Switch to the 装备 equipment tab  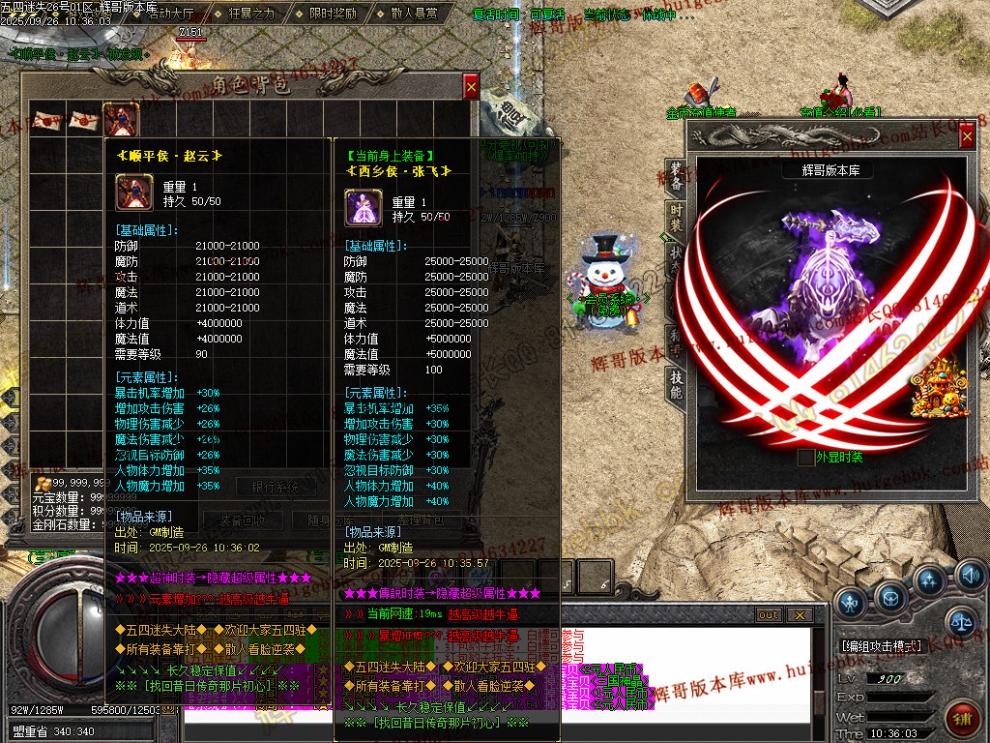click(677, 177)
